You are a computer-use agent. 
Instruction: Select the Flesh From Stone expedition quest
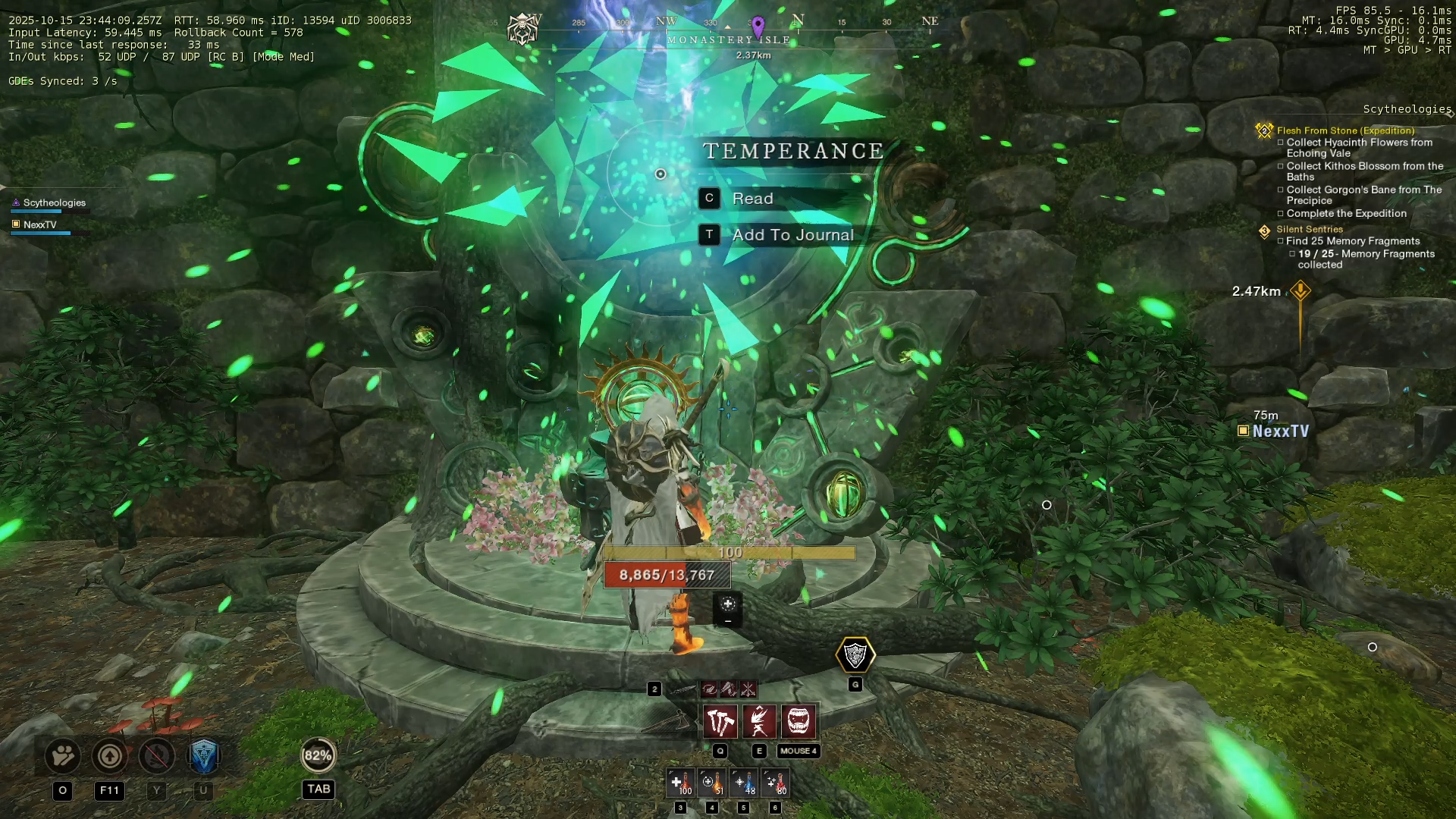pos(1345,130)
